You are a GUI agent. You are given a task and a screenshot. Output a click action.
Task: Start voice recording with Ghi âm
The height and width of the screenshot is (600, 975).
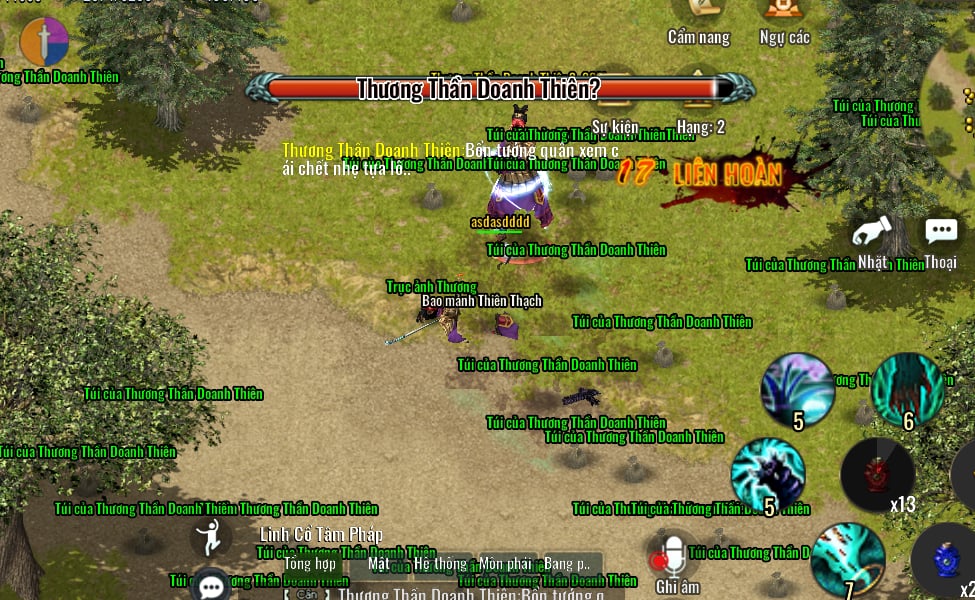(675, 558)
